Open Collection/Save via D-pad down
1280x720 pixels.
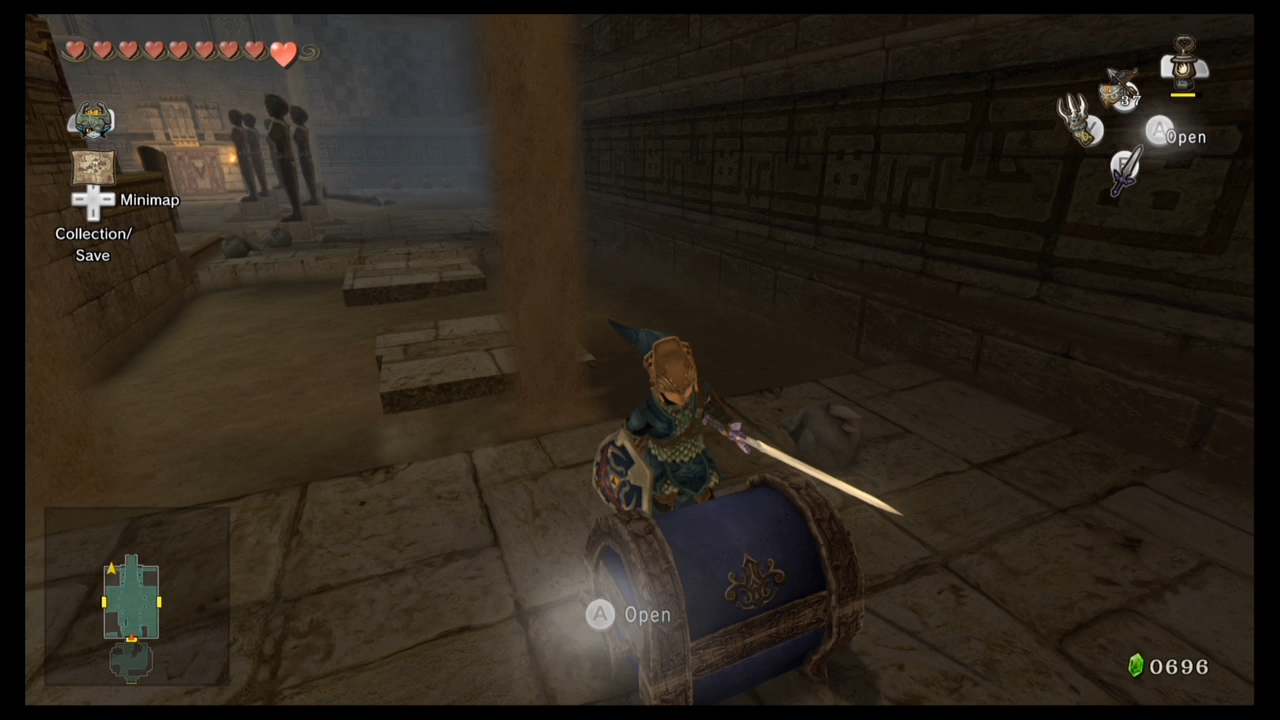(x=93, y=215)
